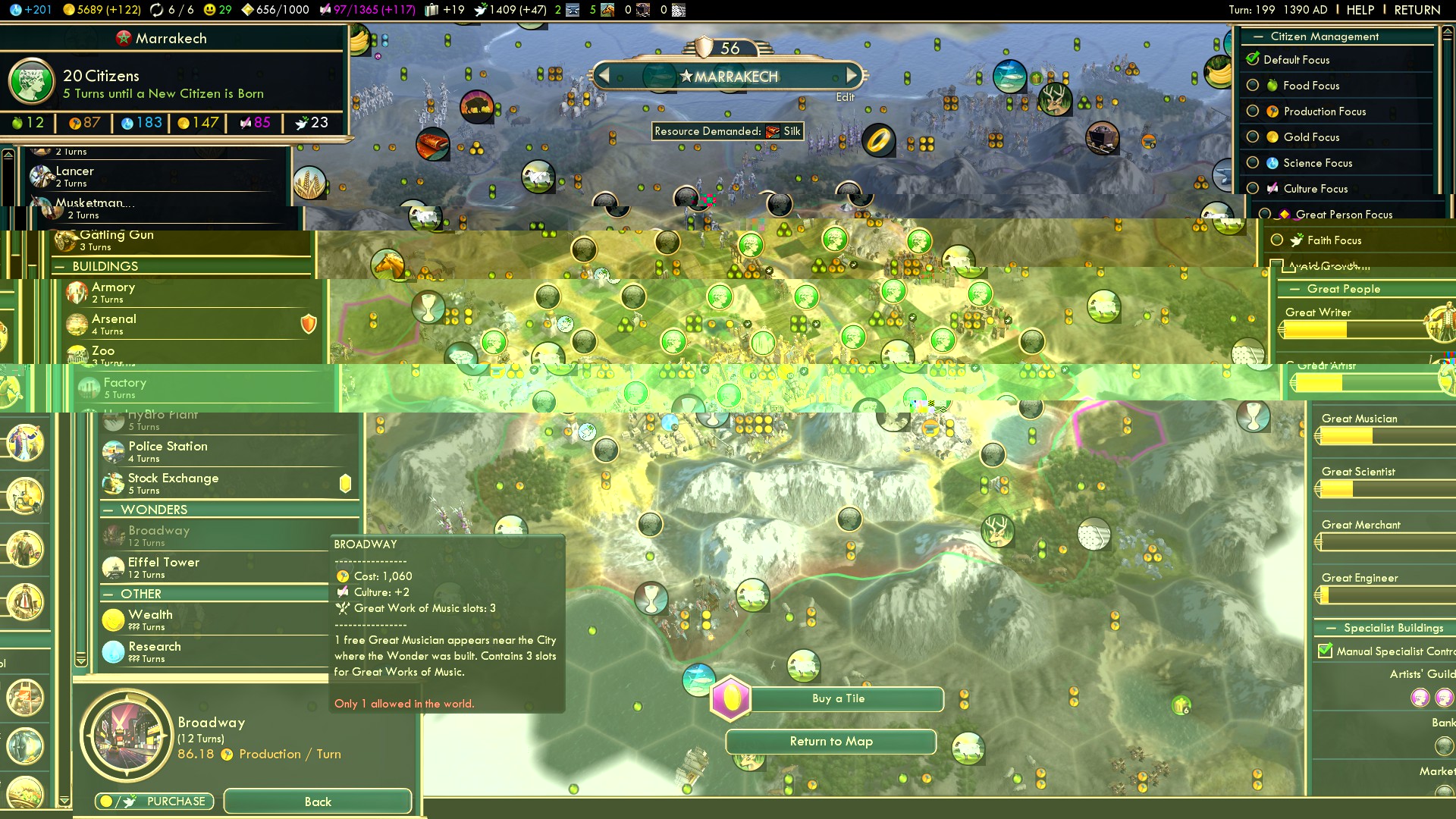Viewport: 1456px width, 819px height.
Task: Open the Help menu
Action: click(x=1360, y=10)
